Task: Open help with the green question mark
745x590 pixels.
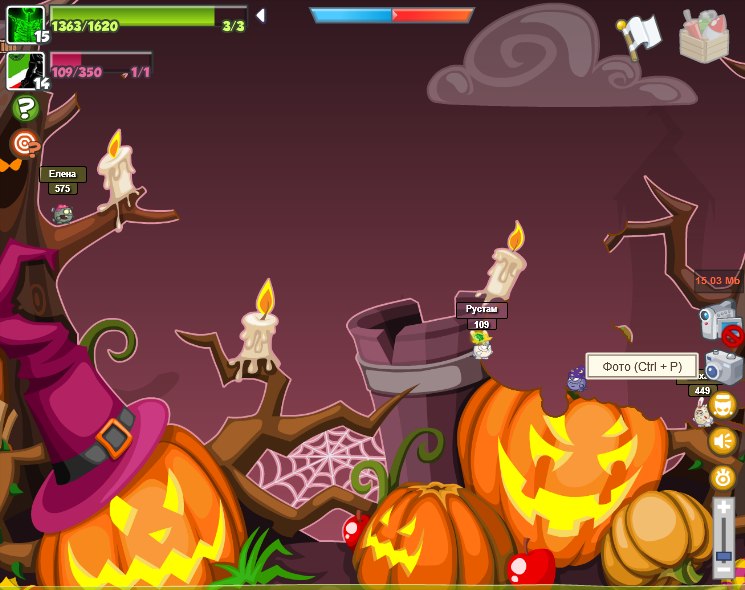Action: click(x=25, y=108)
